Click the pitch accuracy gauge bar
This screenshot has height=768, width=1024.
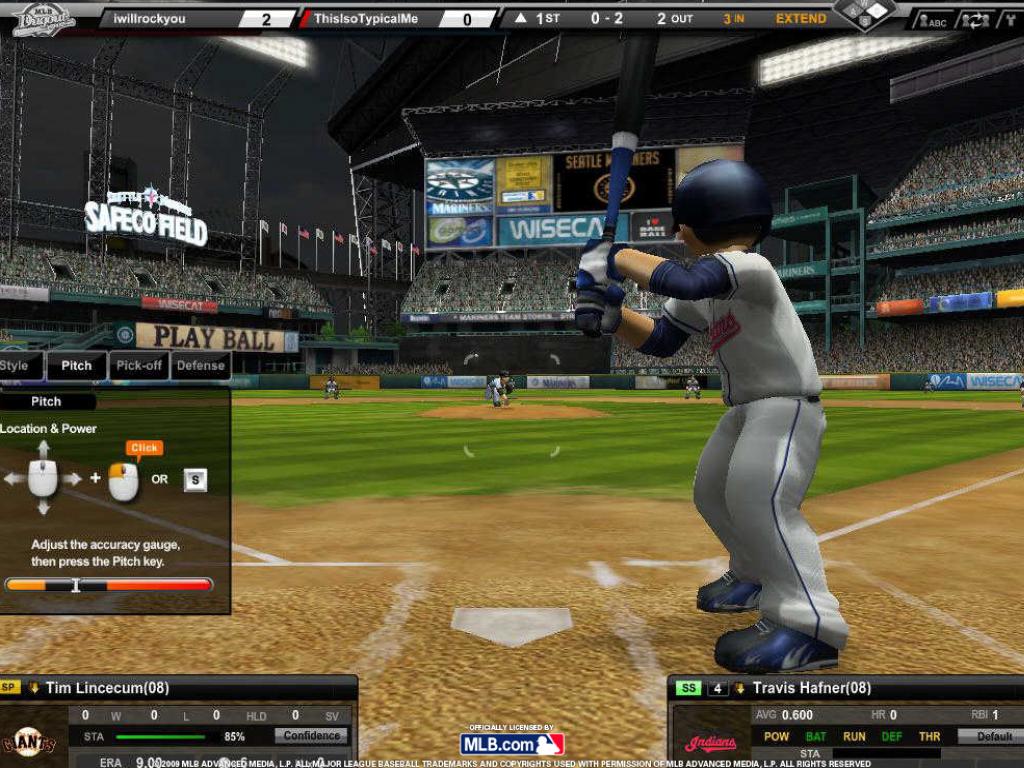point(109,585)
